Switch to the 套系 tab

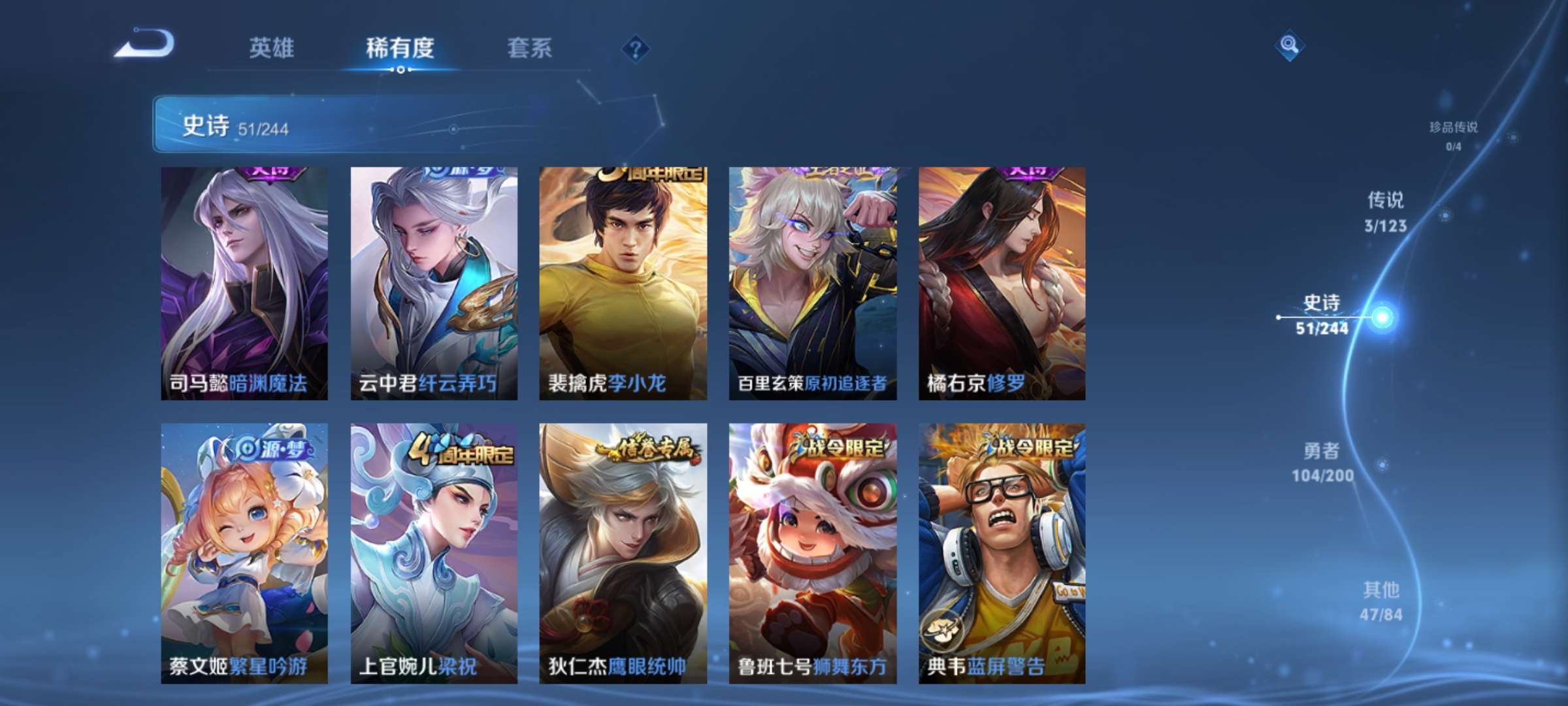(x=529, y=48)
